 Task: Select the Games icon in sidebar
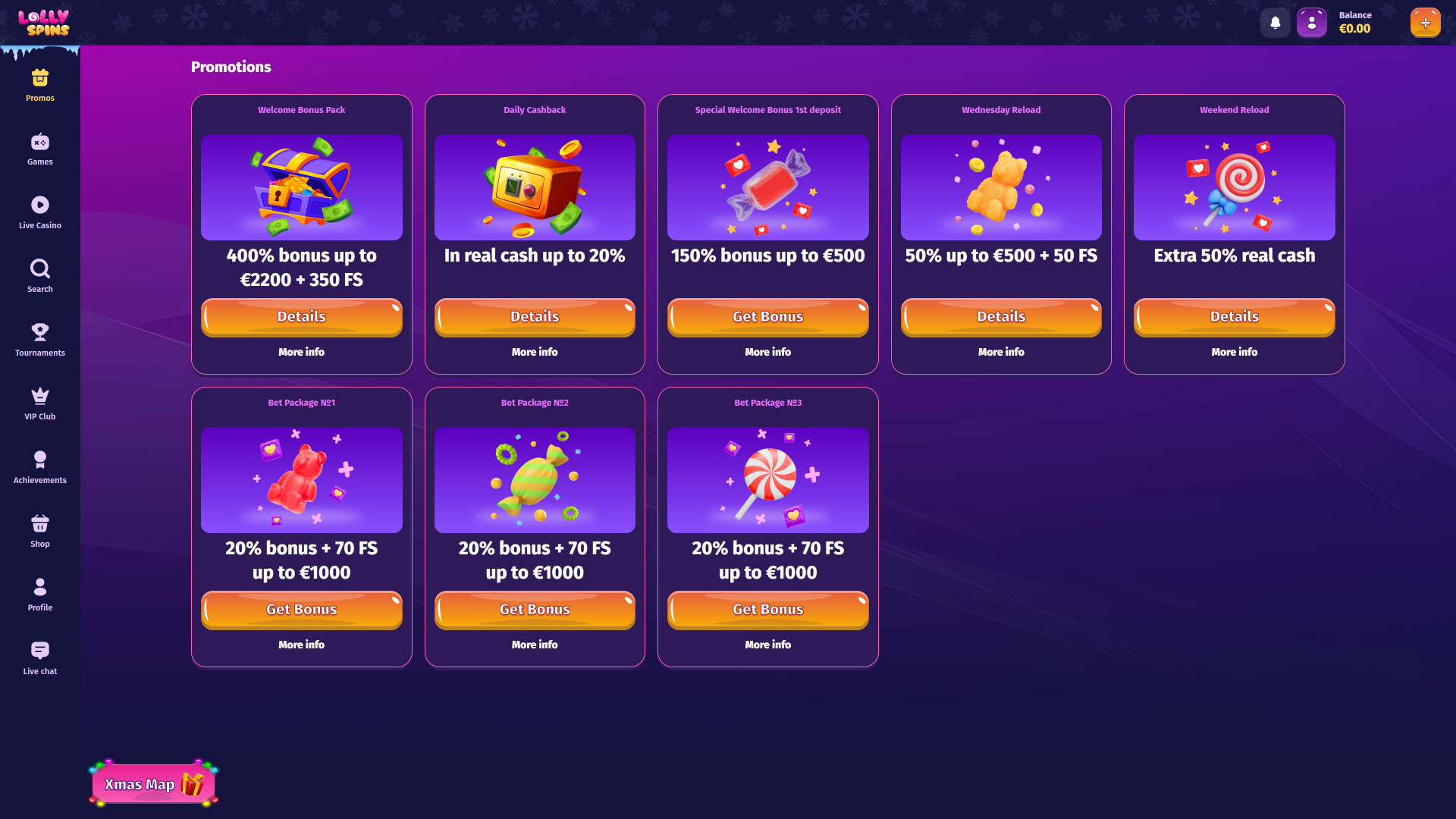(x=39, y=149)
